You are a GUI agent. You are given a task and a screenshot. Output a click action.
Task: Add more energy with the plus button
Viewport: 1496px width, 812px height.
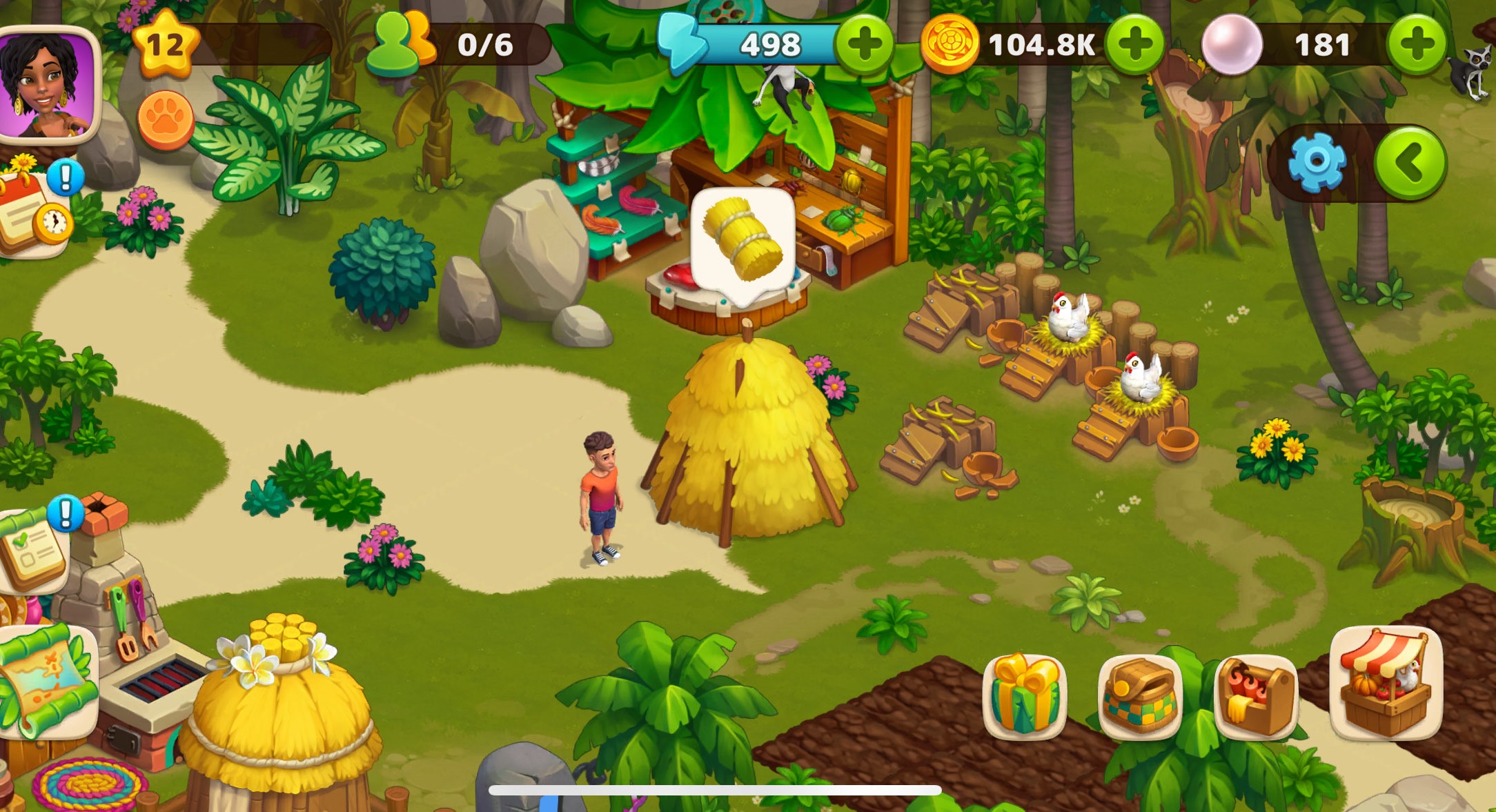pyautogui.click(x=863, y=45)
